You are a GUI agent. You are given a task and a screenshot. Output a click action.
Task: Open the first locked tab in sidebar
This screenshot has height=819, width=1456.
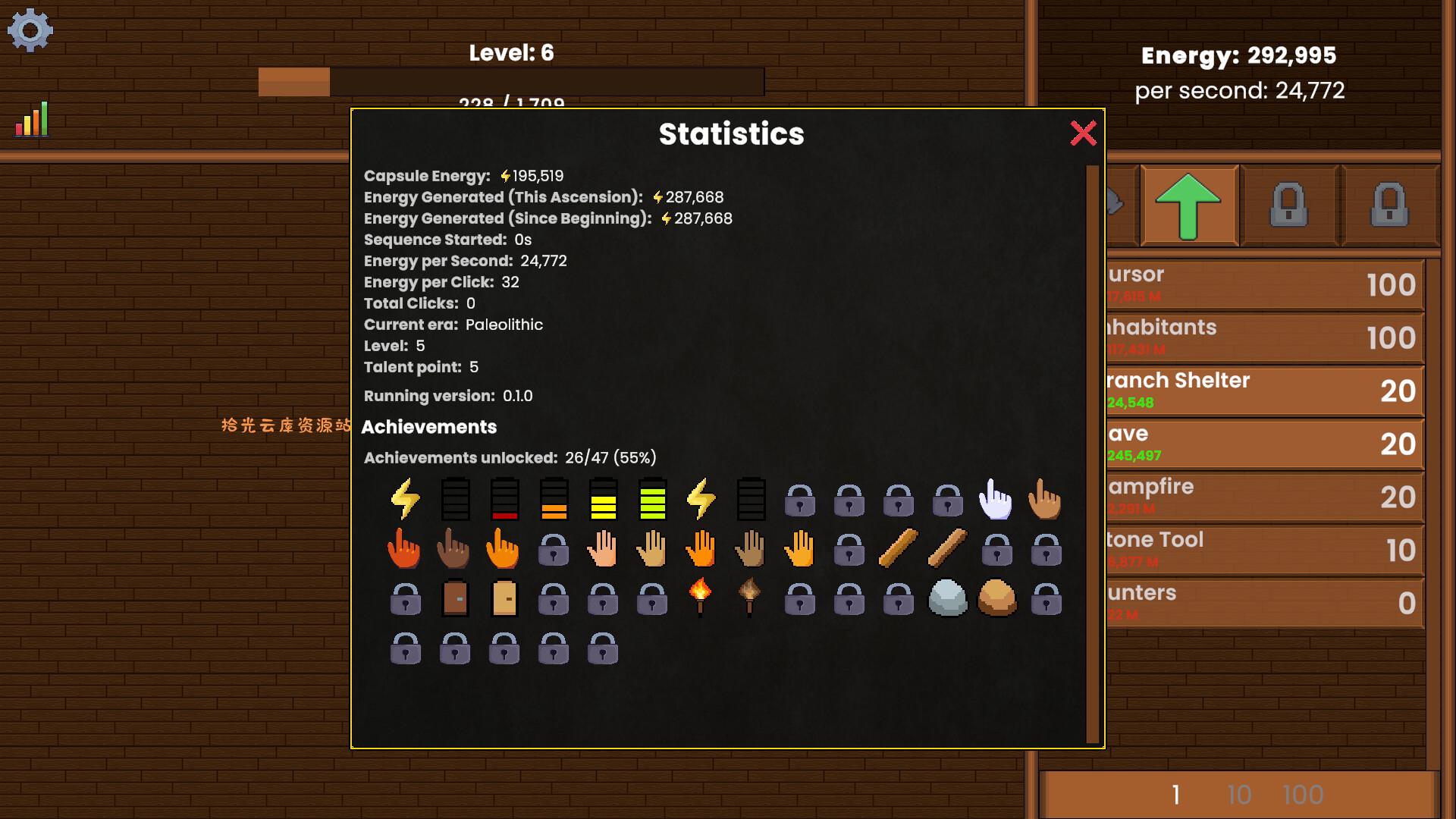(1288, 206)
